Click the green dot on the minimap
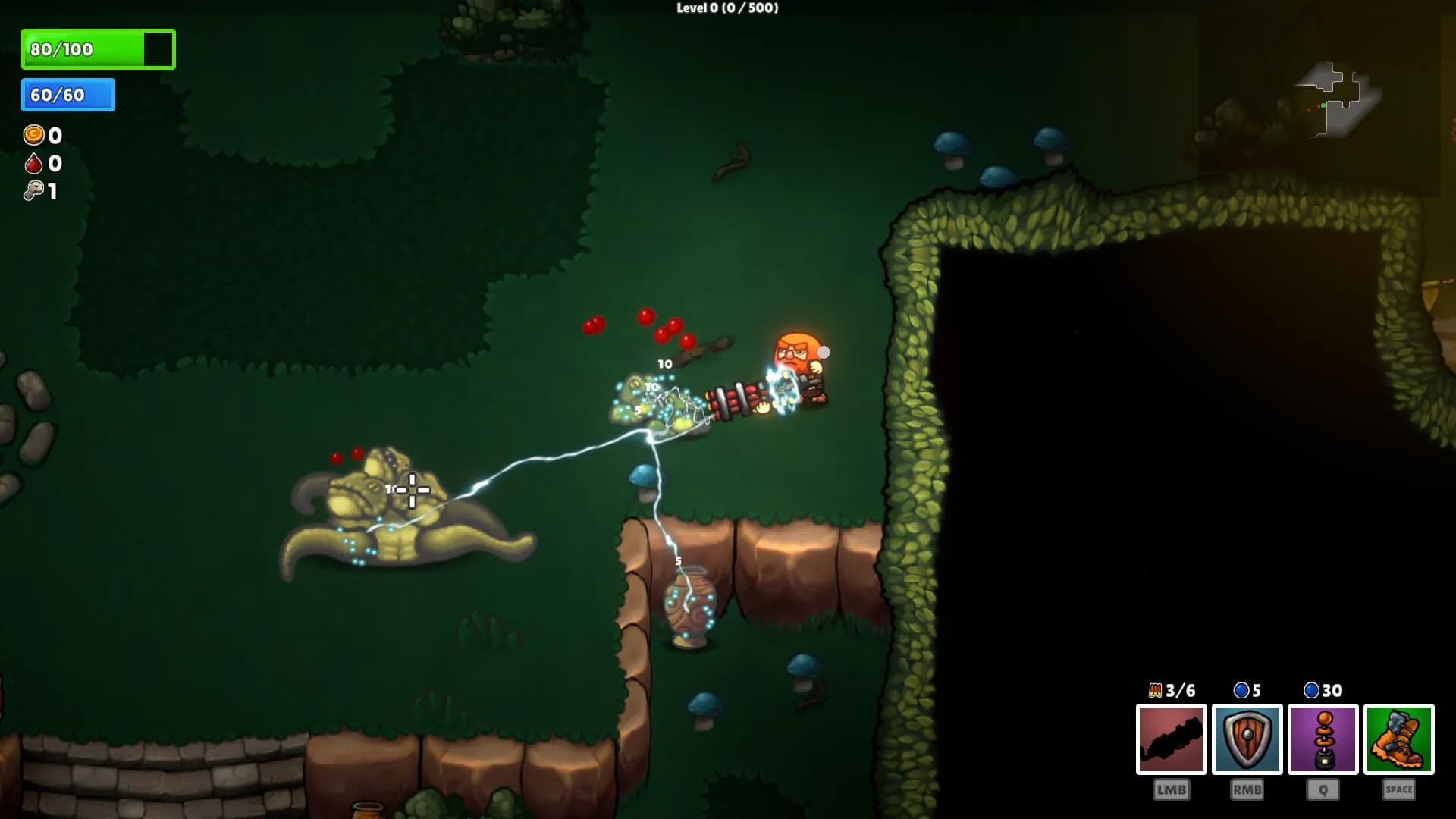 (1323, 107)
